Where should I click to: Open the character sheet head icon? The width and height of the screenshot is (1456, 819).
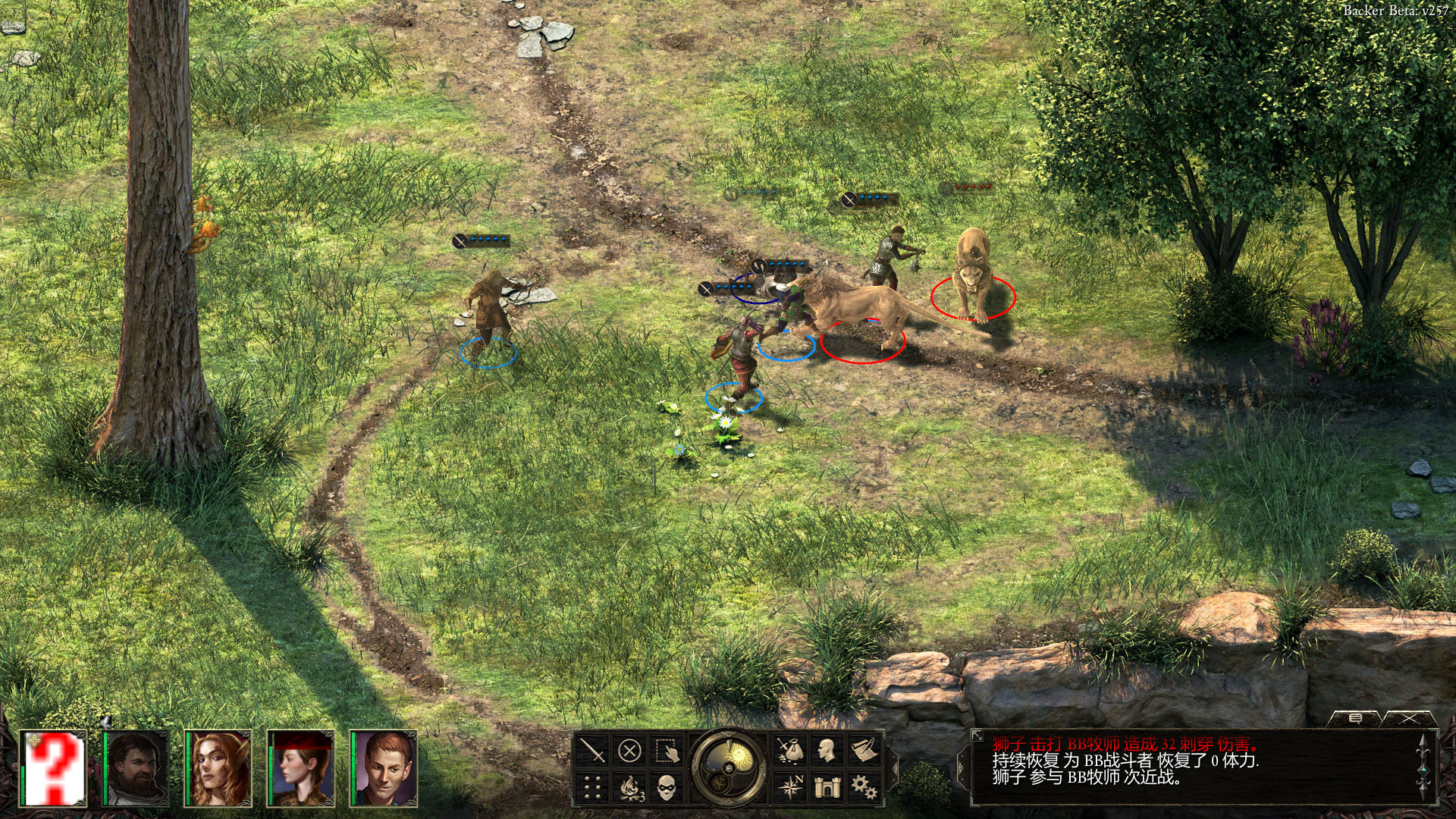click(827, 751)
